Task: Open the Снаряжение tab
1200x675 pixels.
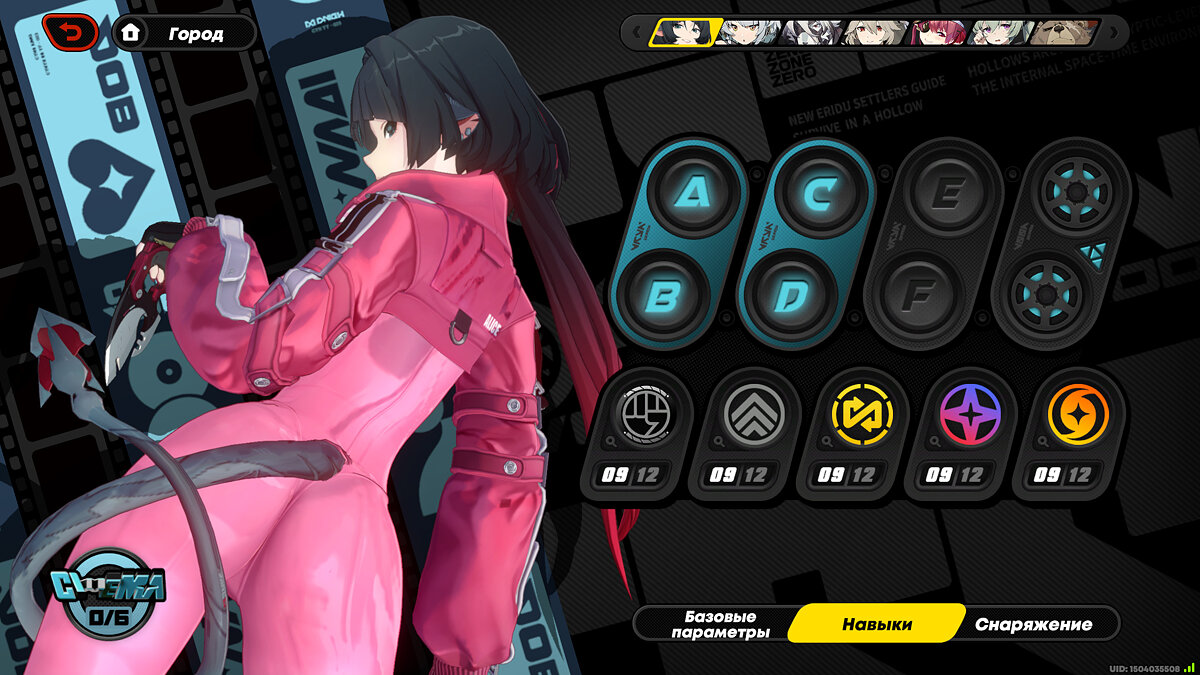Action: (1033, 624)
